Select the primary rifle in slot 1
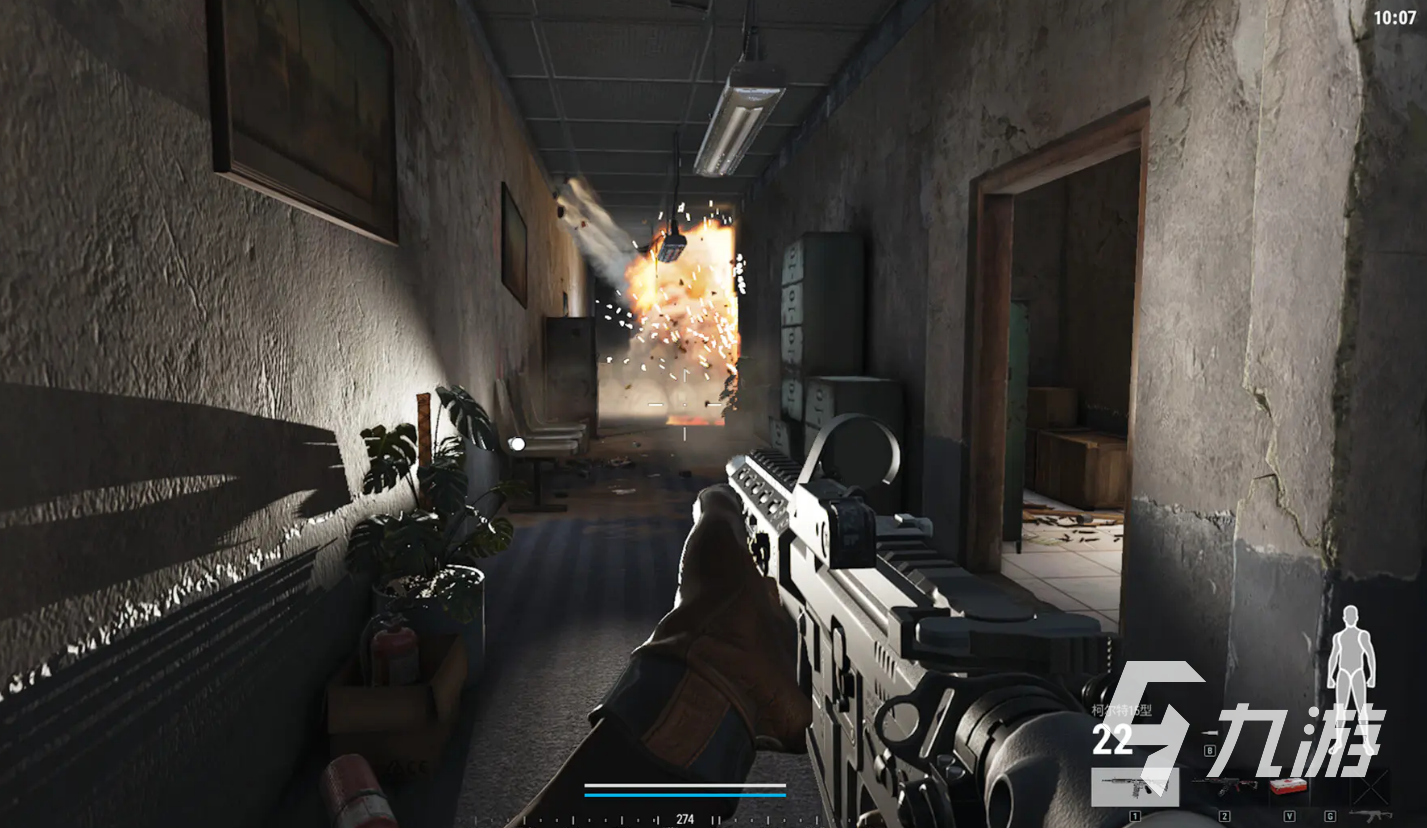The image size is (1427, 828). point(1134,787)
